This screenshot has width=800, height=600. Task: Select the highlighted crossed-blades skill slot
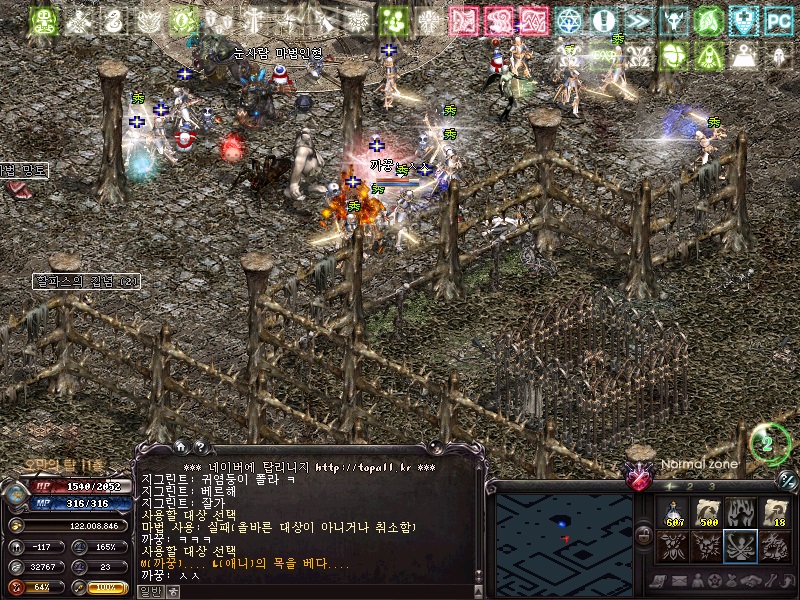[x=740, y=546]
